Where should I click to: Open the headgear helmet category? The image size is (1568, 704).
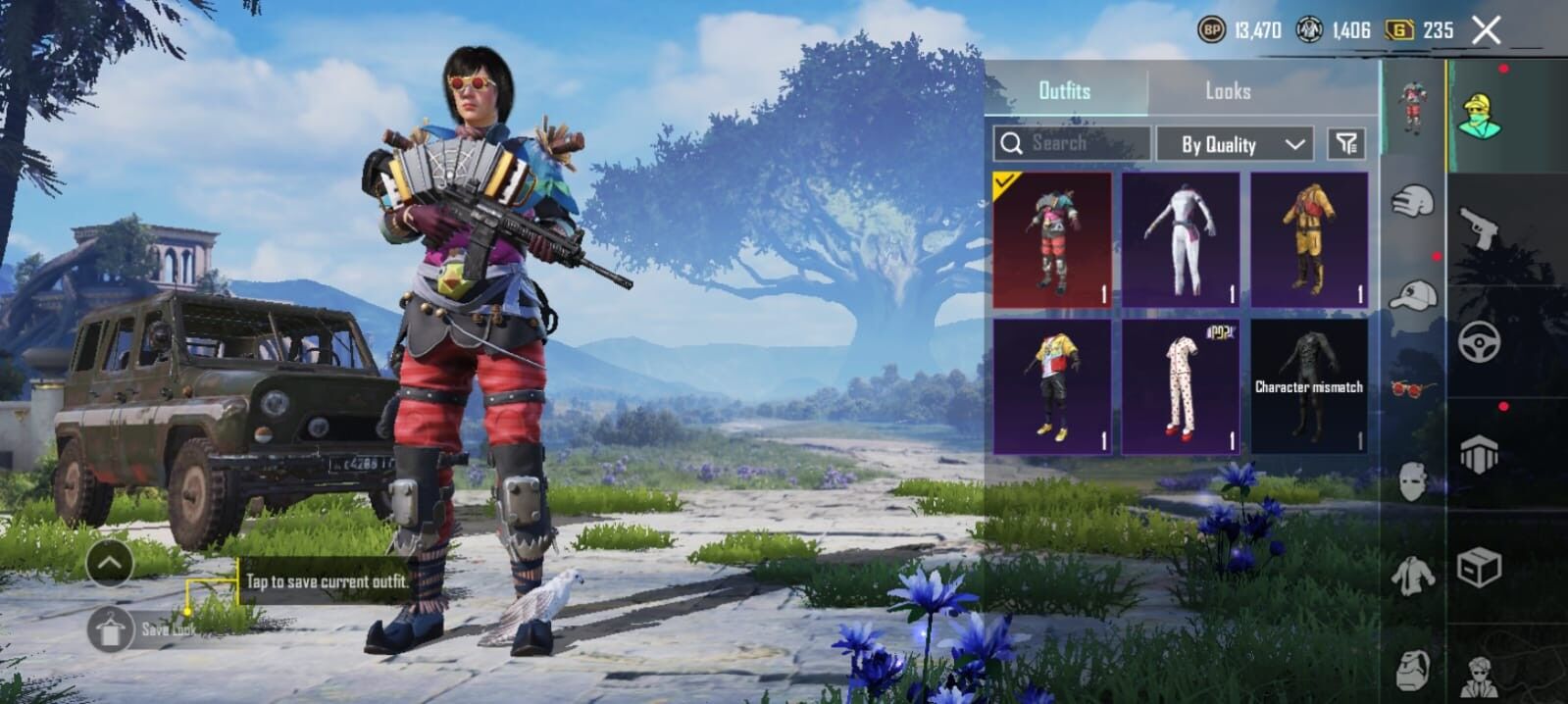click(1412, 202)
